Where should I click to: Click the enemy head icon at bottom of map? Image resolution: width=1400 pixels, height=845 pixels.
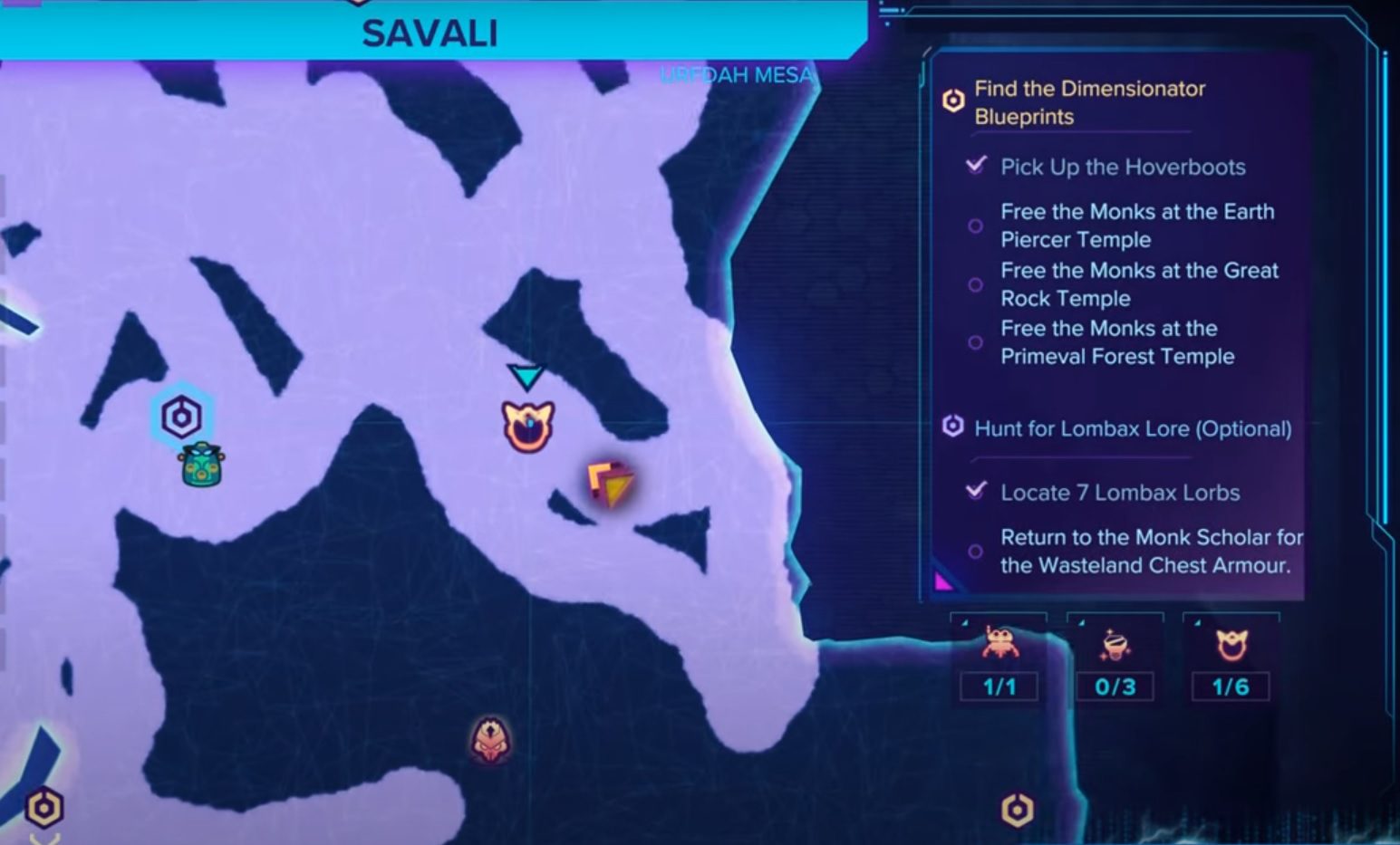point(490,740)
